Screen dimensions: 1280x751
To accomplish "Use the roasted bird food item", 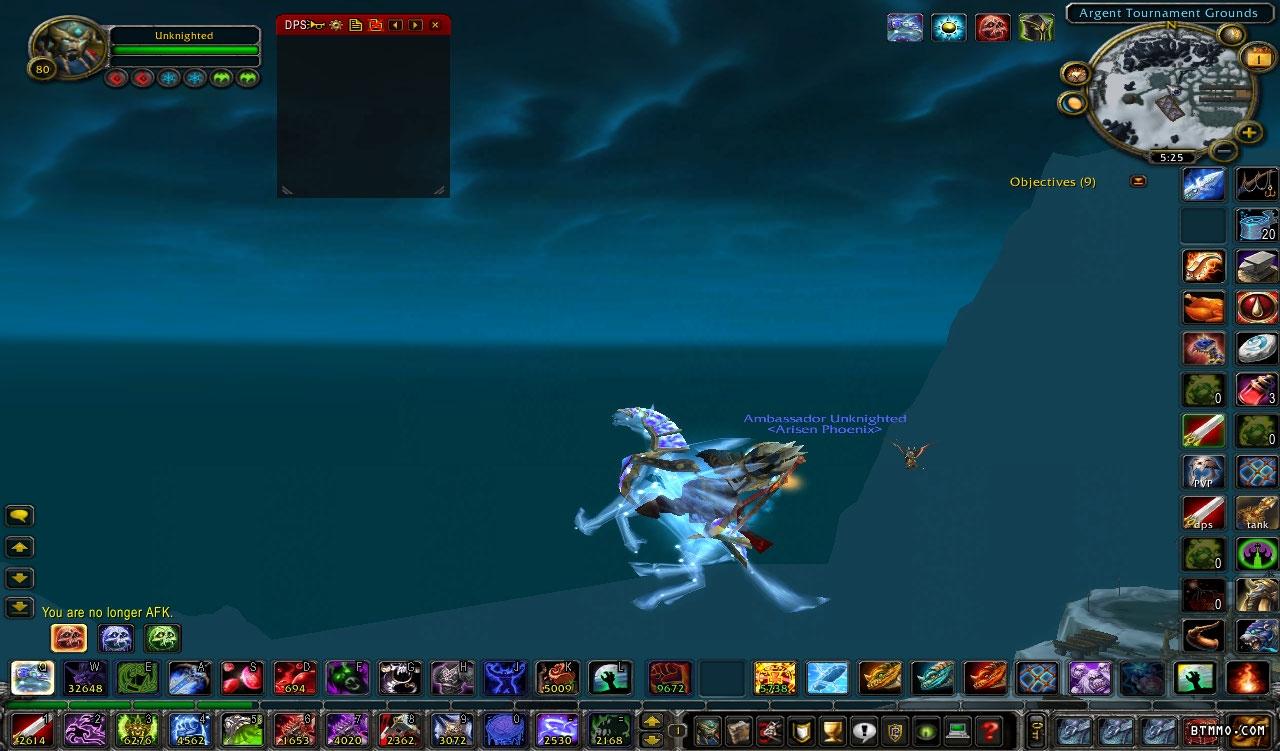I will [1203, 307].
